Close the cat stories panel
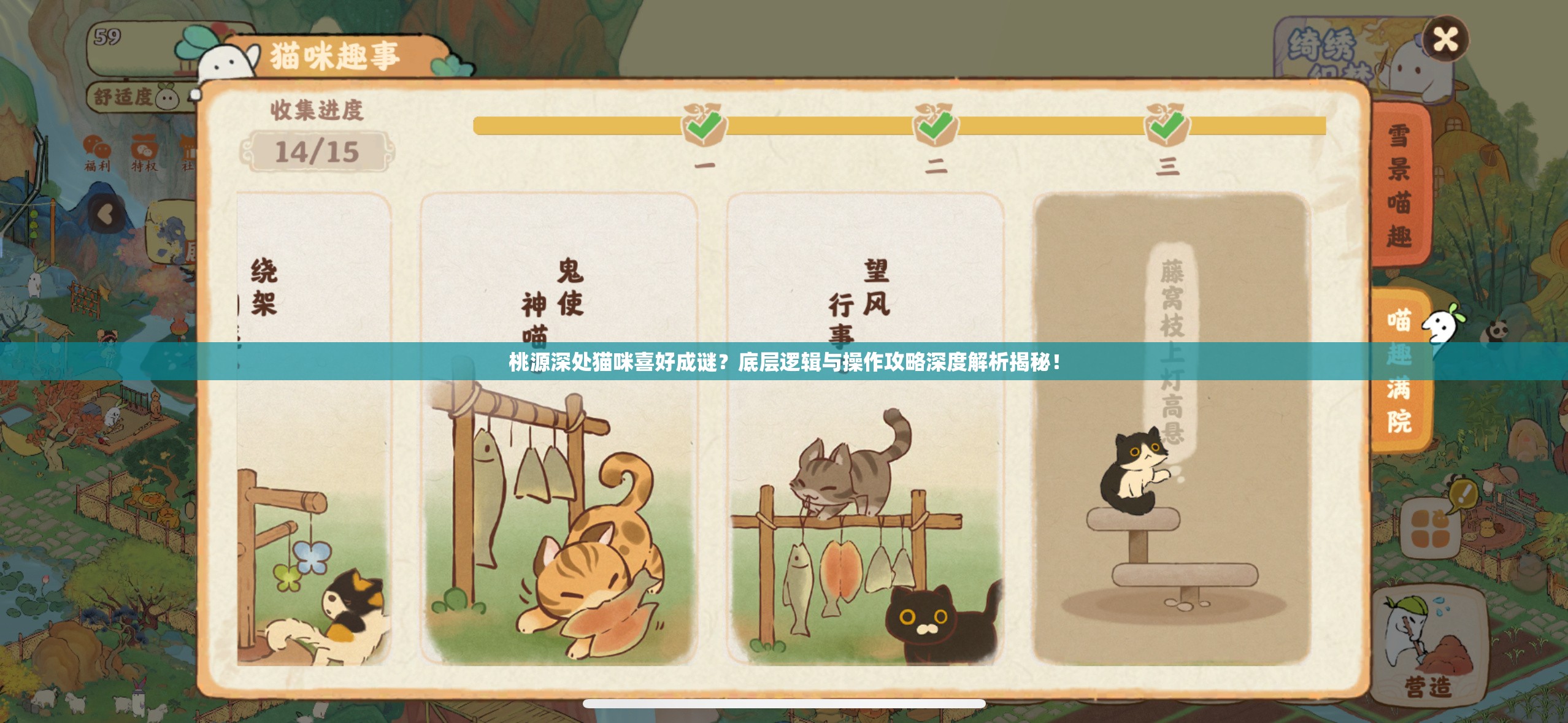The image size is (1568, 723). 1445,39
